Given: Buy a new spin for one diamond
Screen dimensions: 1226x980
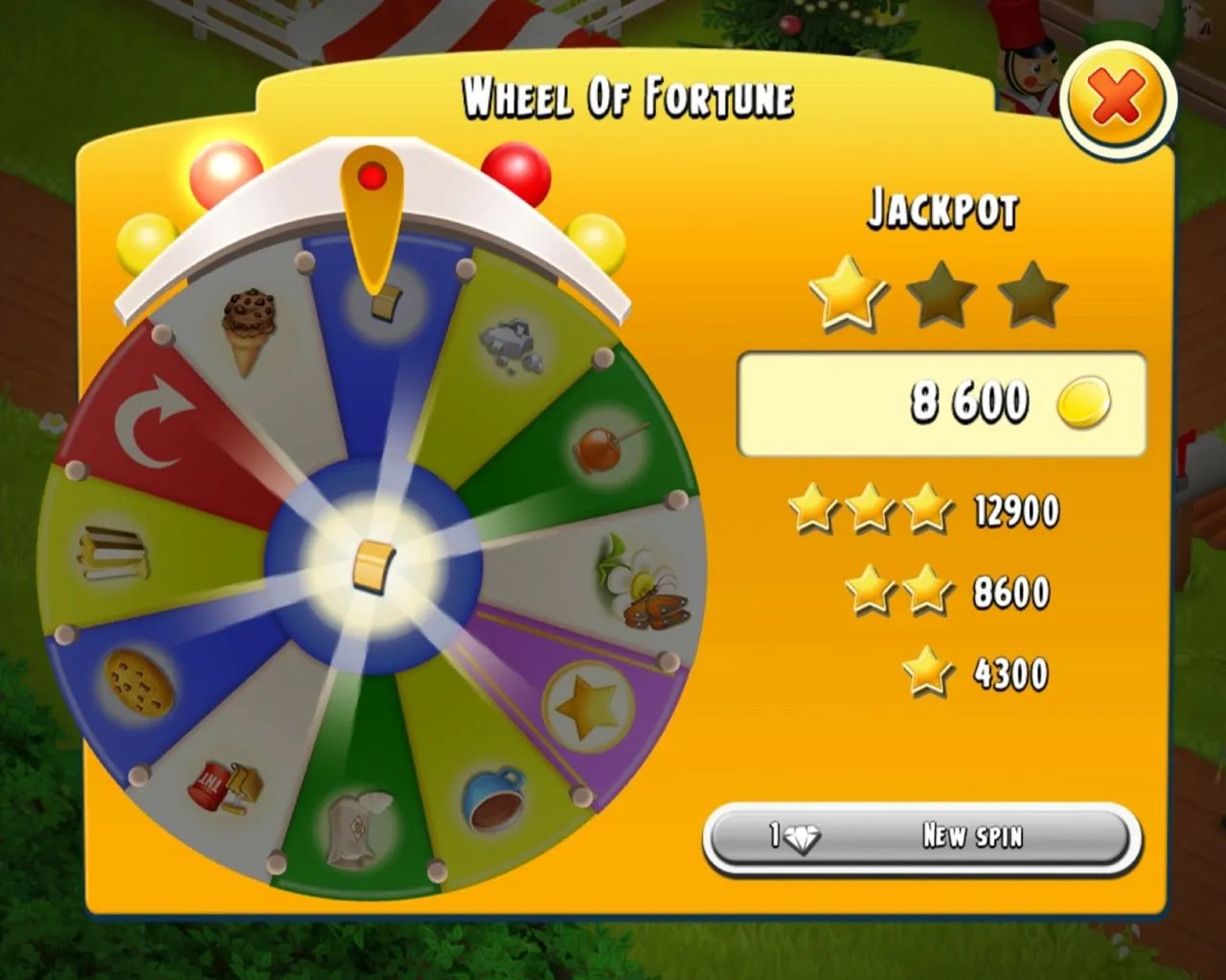Looking at the screenshot, I should pos(921,837).
